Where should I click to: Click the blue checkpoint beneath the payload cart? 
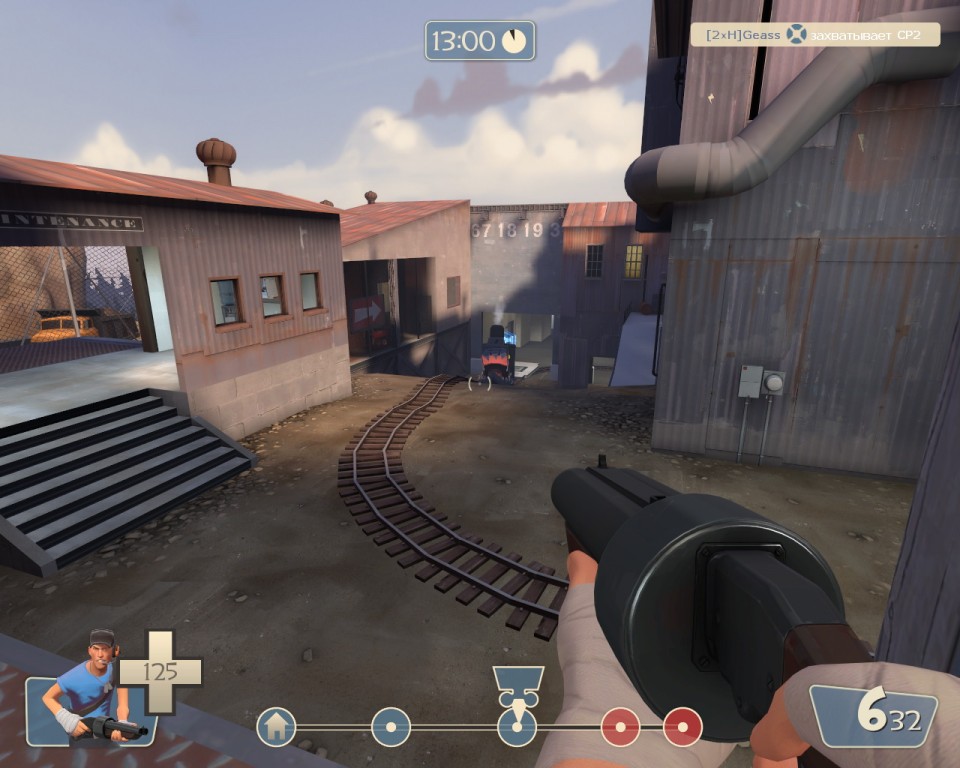coord(517,727)
